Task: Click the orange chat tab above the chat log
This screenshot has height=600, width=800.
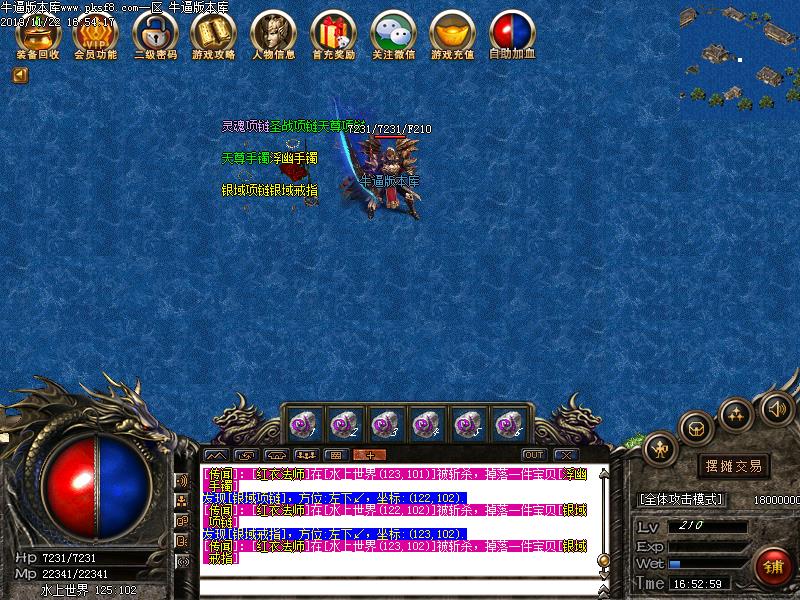Action: tap(369, 455)
